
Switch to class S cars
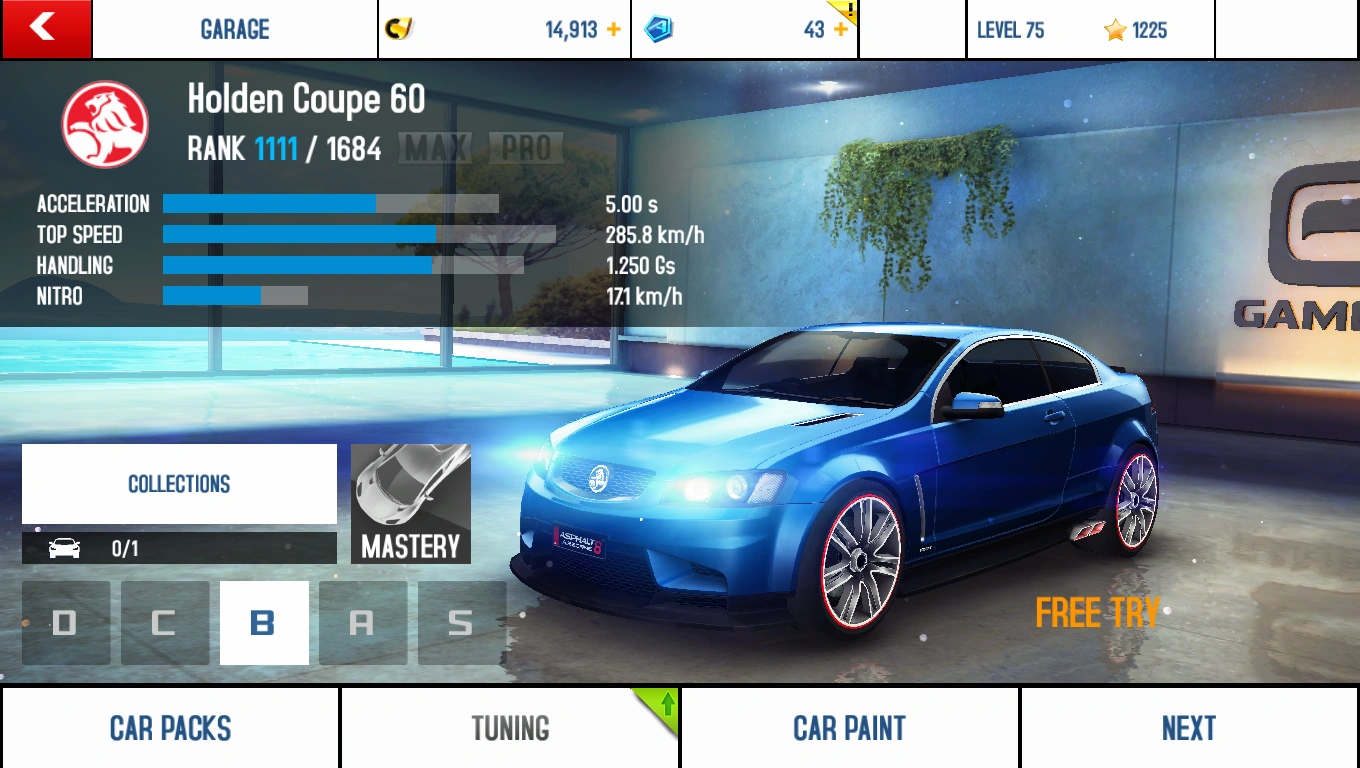click(461, 623)
